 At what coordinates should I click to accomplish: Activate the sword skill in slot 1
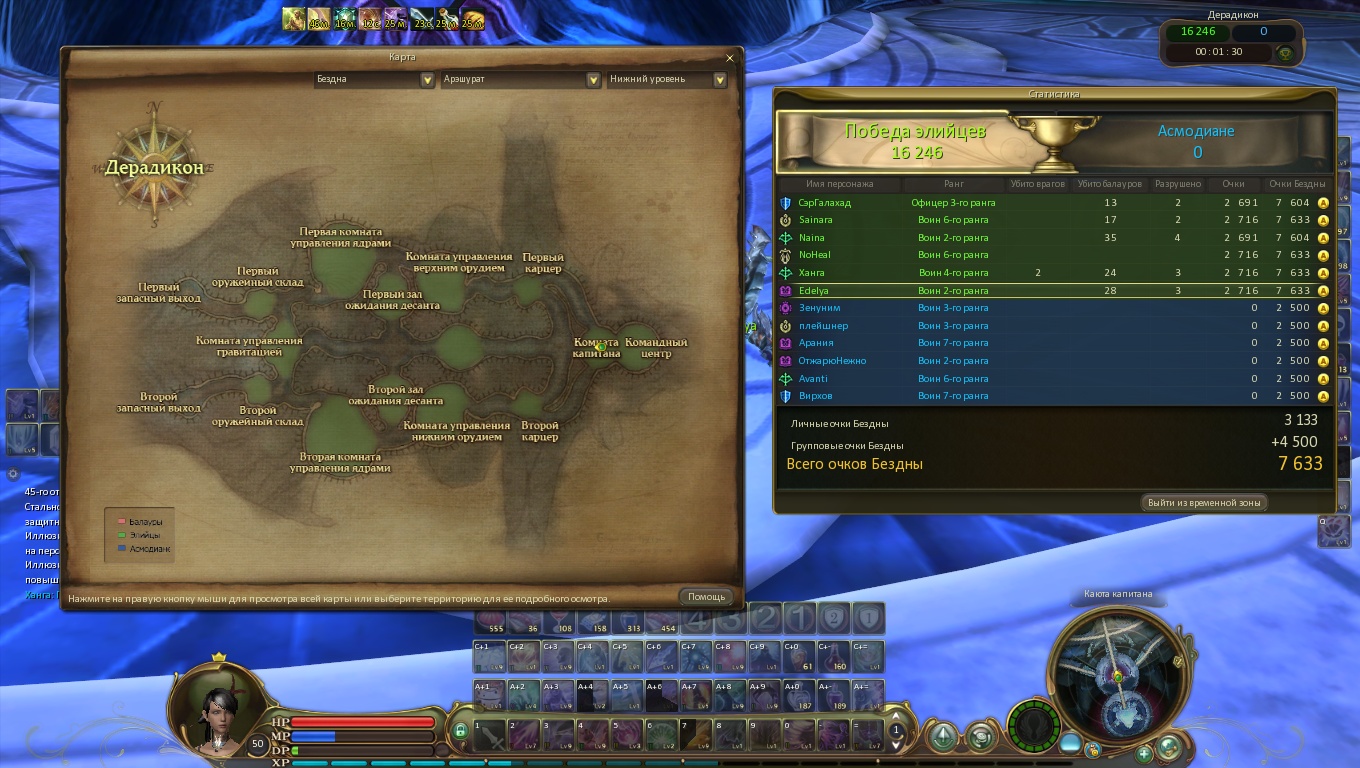(488, 737)
